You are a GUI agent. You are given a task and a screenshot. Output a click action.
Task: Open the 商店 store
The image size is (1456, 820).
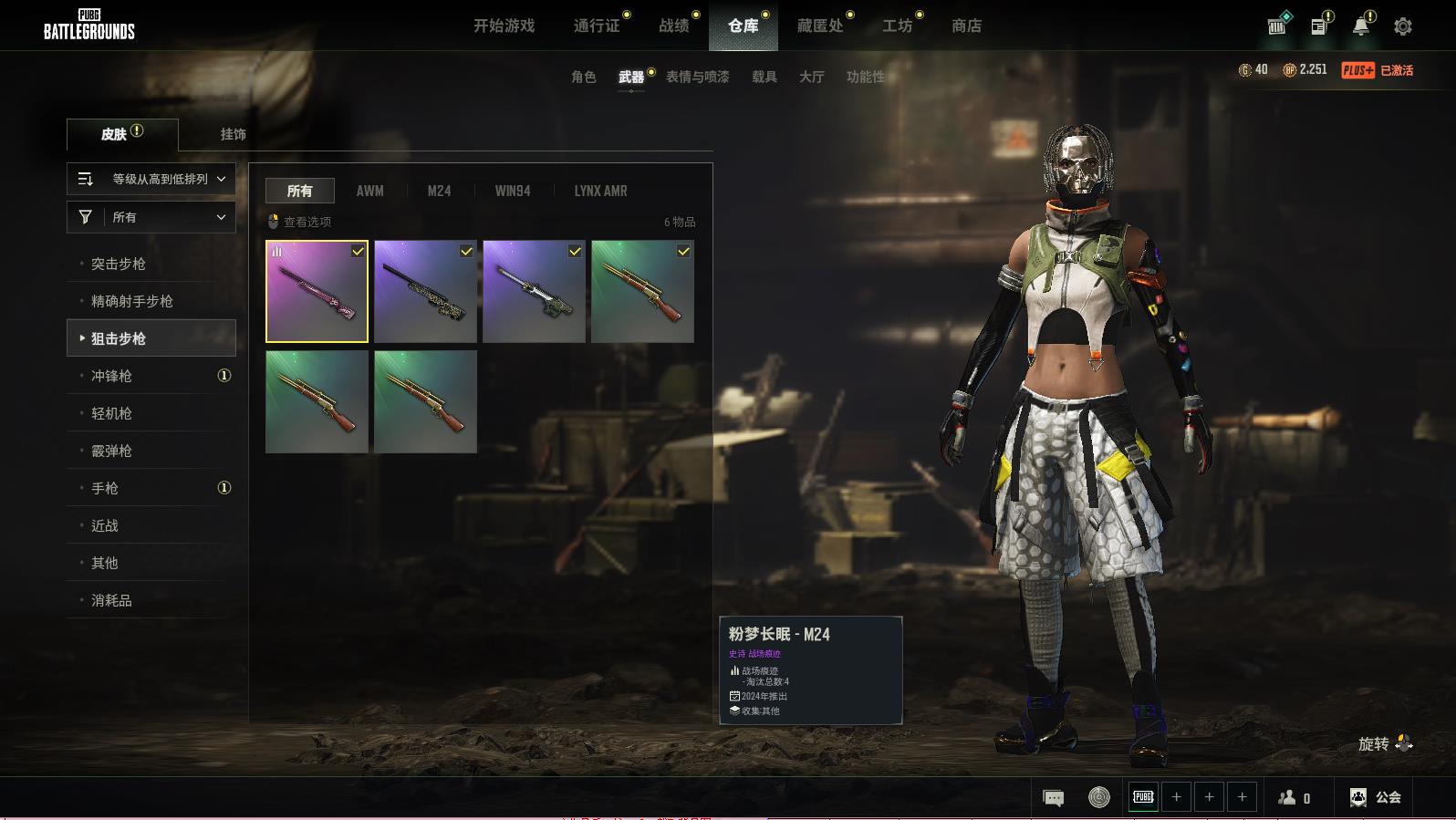[966, 26]
